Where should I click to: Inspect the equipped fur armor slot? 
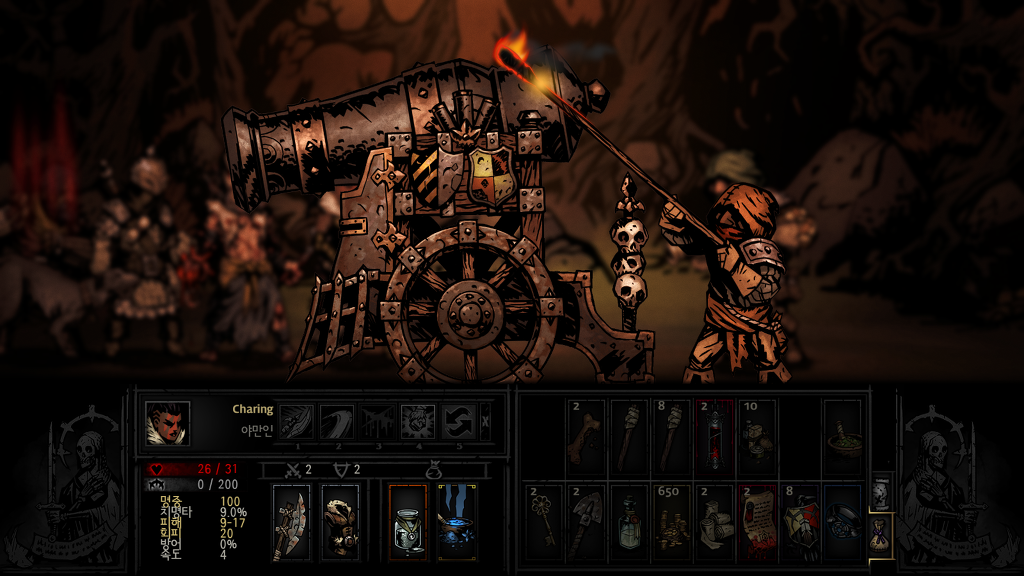tap(340, 522)
